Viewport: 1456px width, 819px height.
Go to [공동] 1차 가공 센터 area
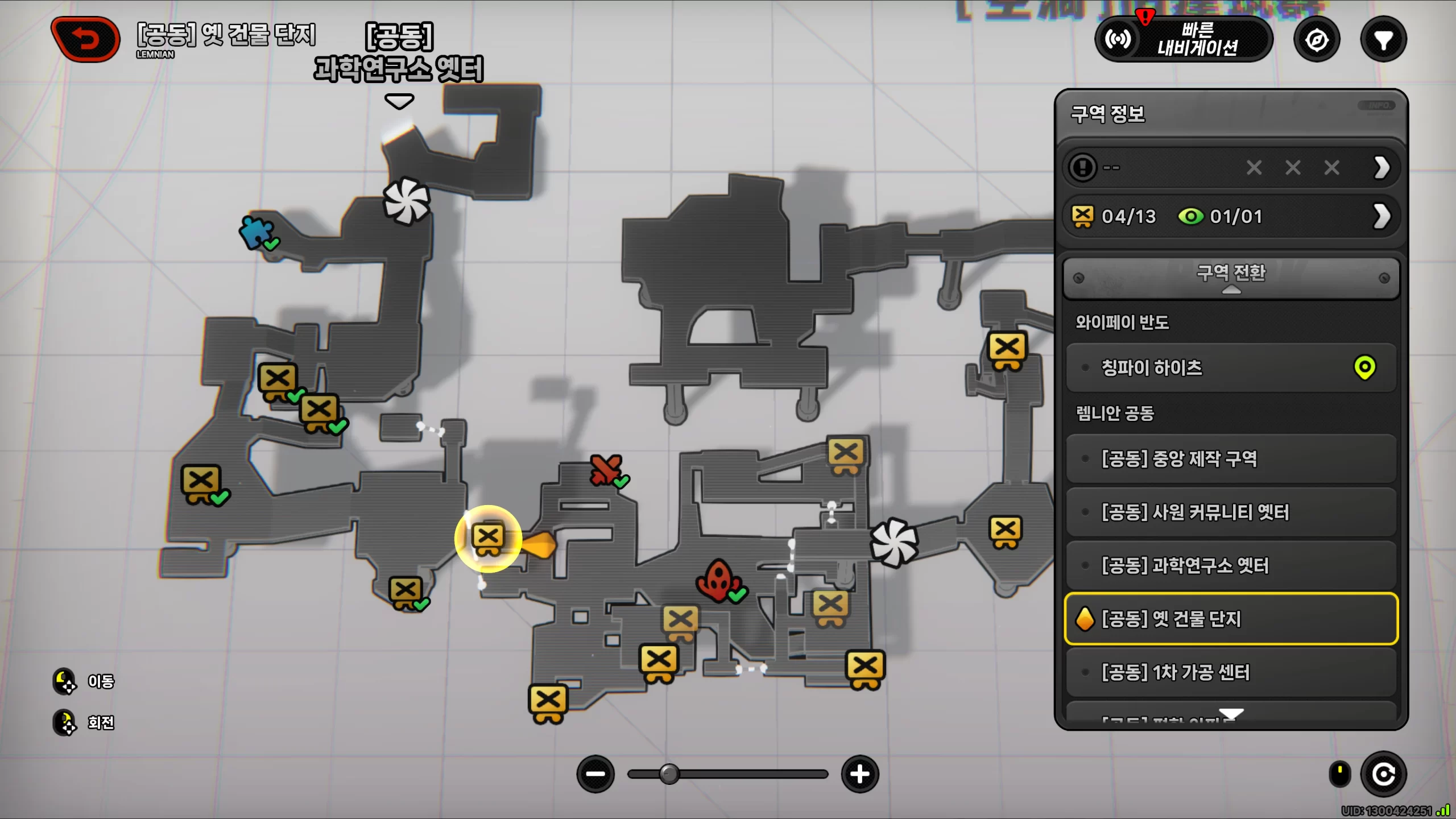(x=1231, y=672)
